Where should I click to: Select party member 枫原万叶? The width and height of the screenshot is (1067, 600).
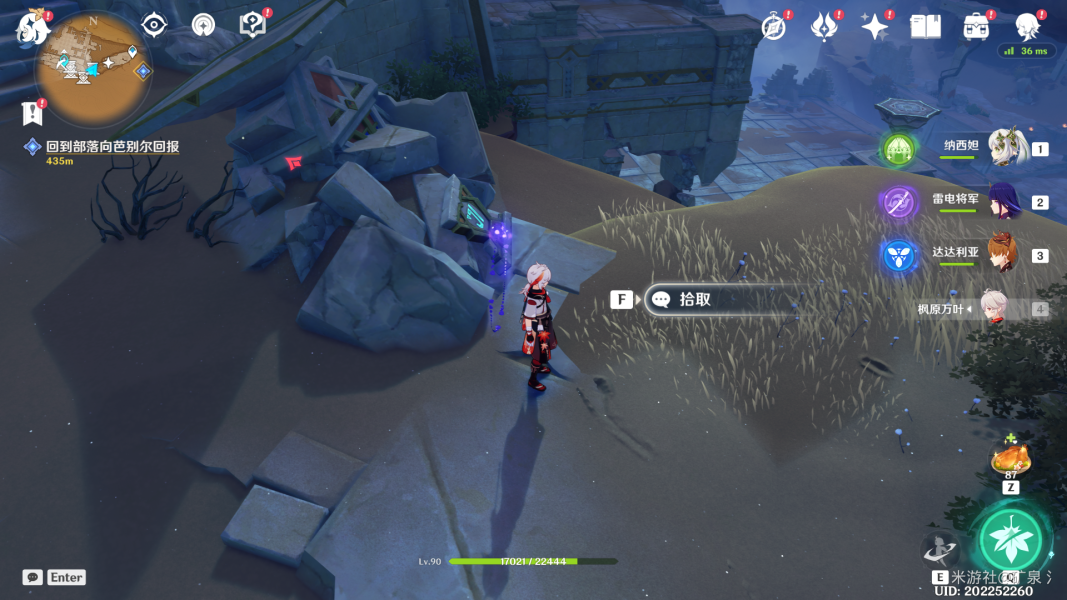tap(994, 309)
